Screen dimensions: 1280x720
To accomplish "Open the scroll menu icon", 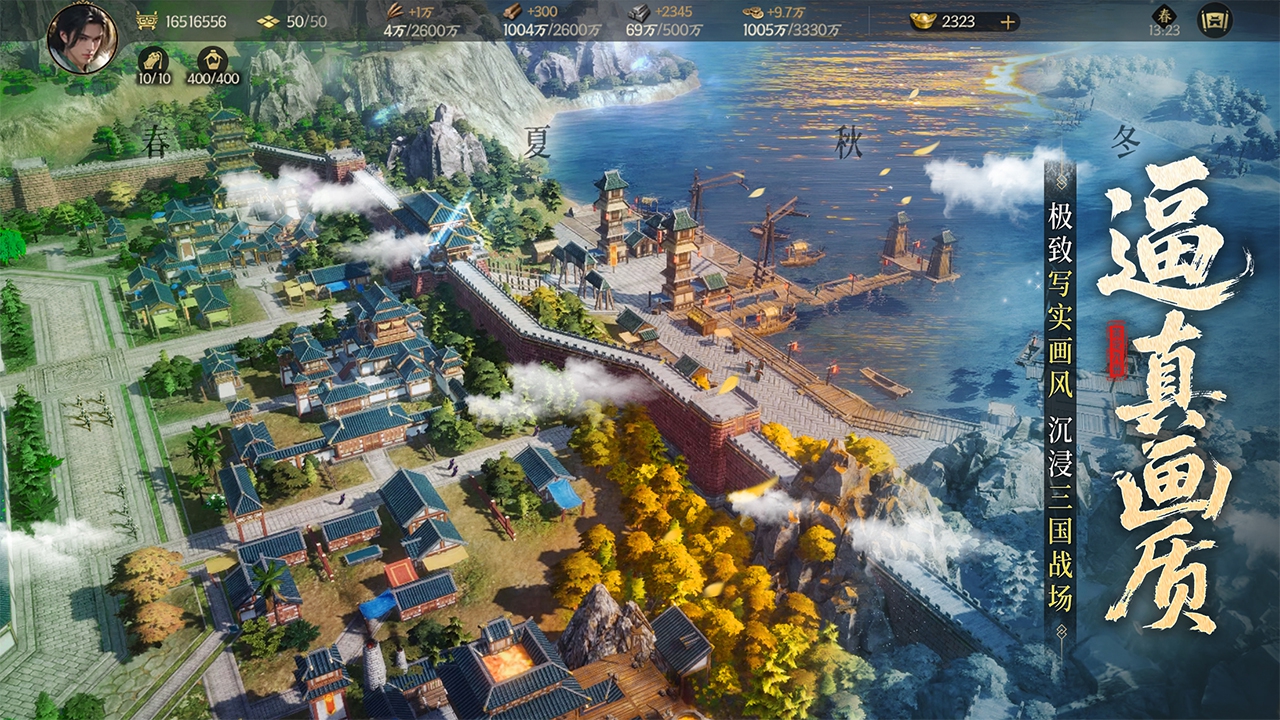I will click(1215, 20).
